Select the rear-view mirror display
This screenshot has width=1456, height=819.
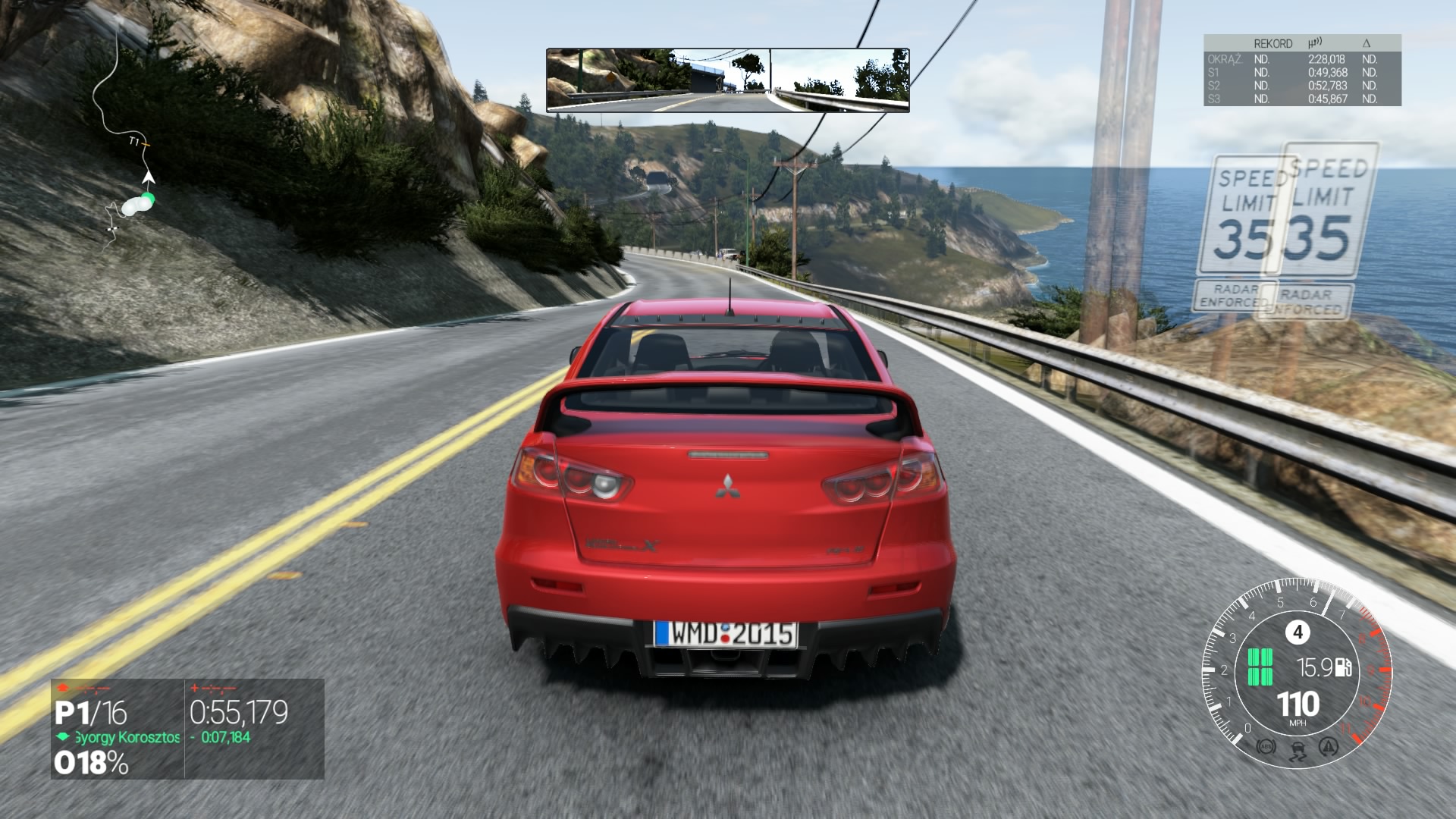coord(727,80)
